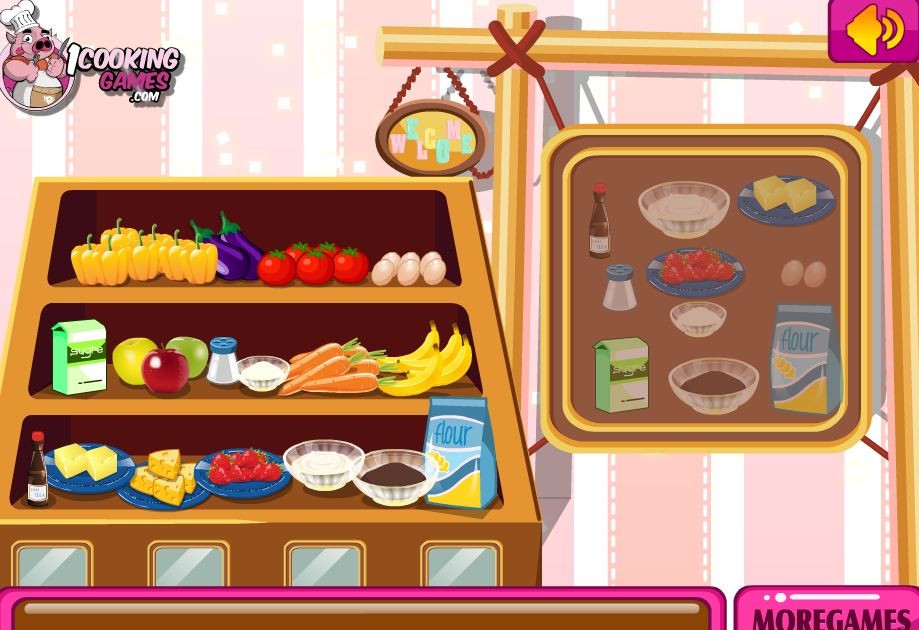Pick the bananas from the shelf
Image resolution: width=919 pixels, height=630 pixels.
(428, 362)
